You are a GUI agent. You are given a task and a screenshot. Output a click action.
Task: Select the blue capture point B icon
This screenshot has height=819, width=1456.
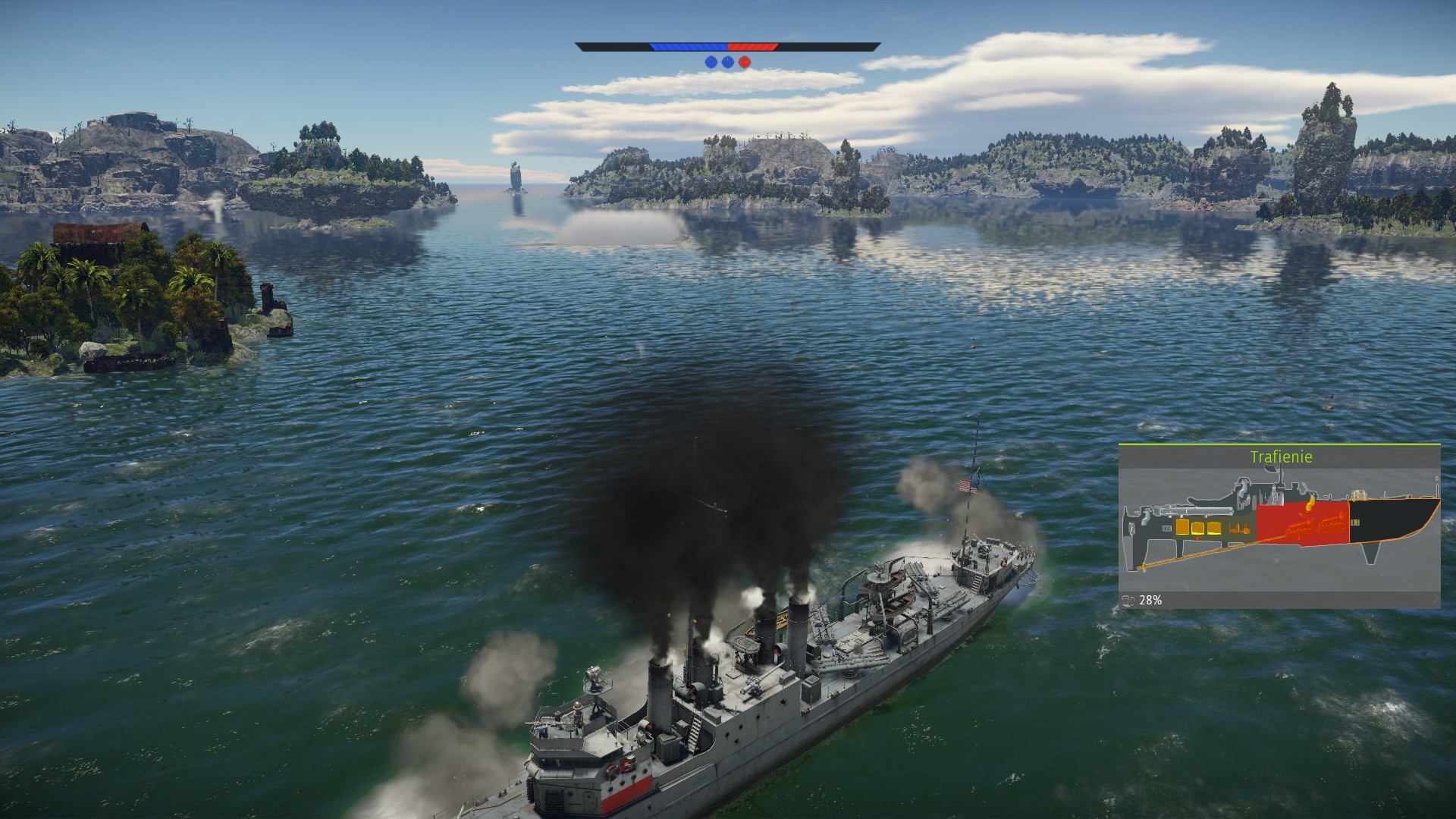[x=728, y=62]
